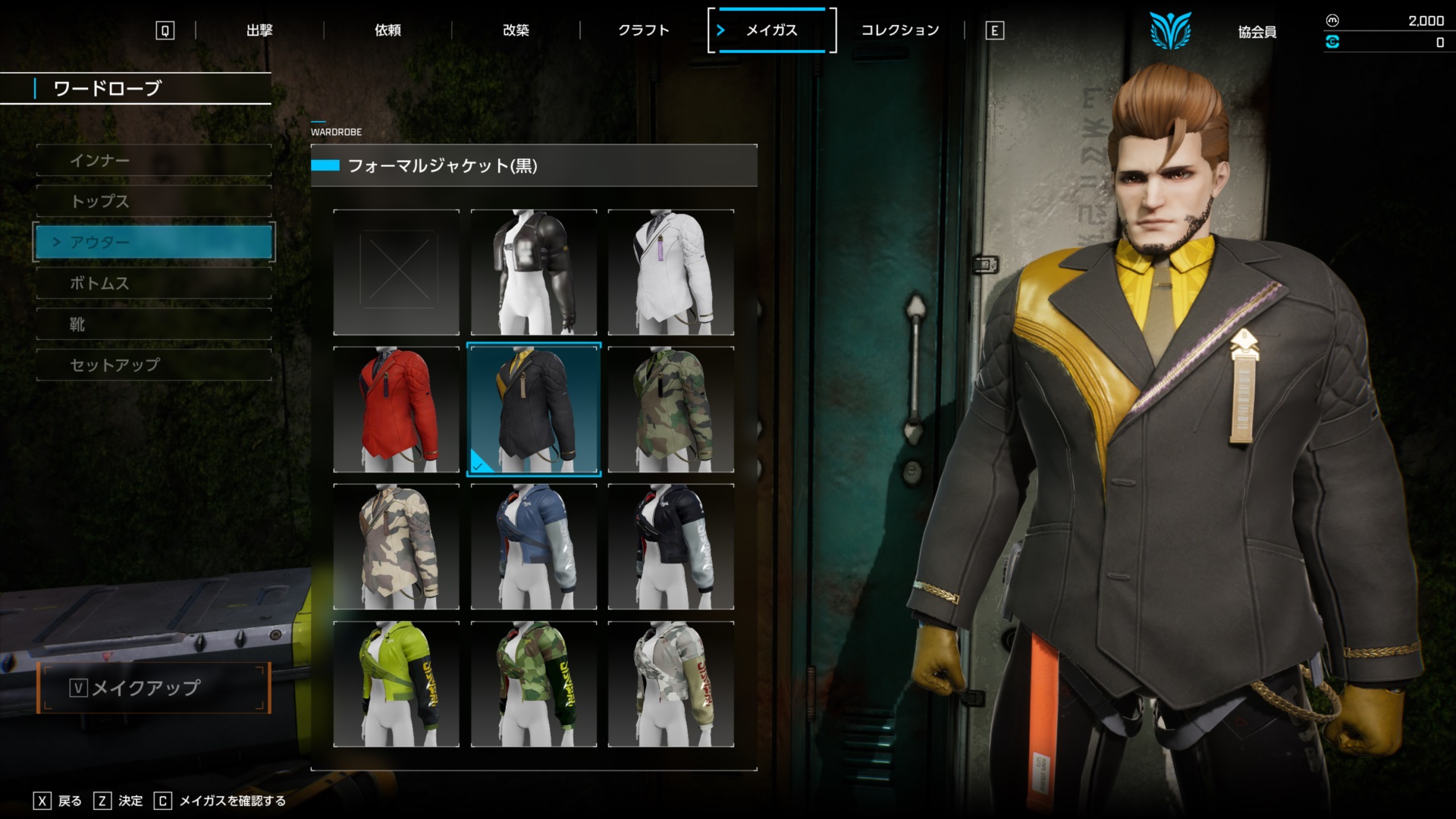
Task: Switch to the コレクション tab
Action: coord(900,30)
